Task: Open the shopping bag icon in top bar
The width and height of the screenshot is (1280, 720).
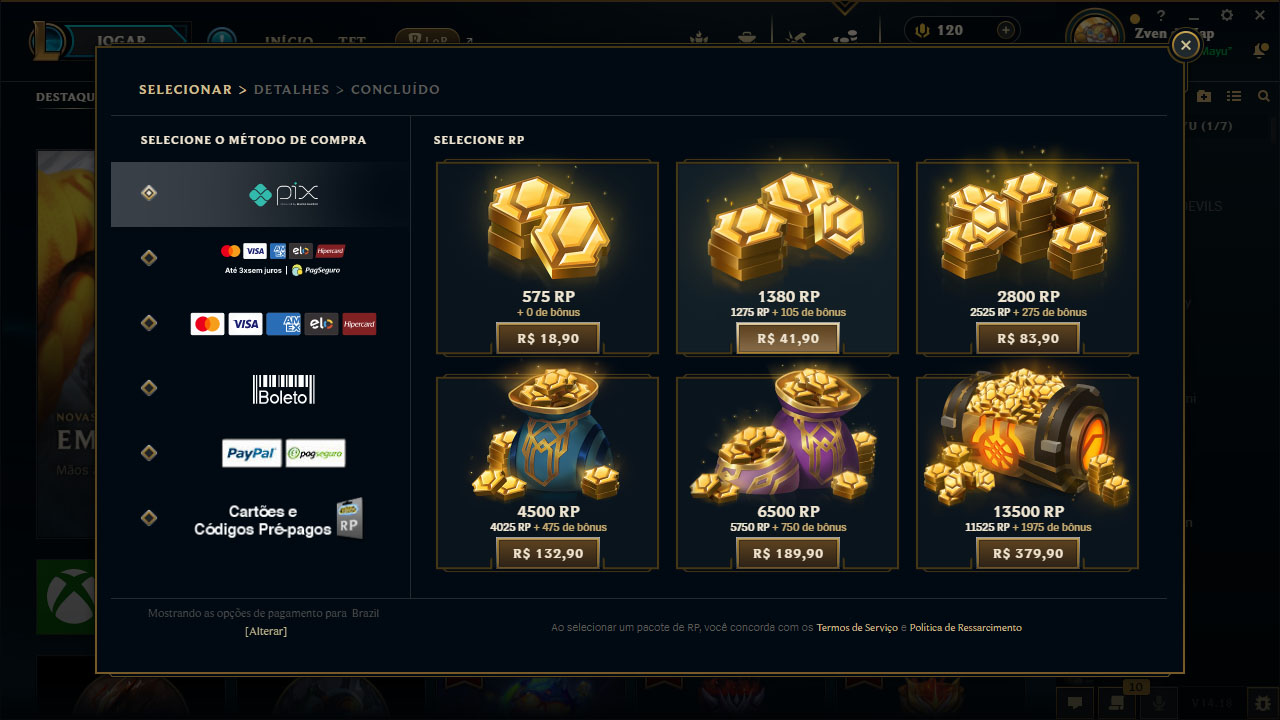Action: tap(748, 36)
